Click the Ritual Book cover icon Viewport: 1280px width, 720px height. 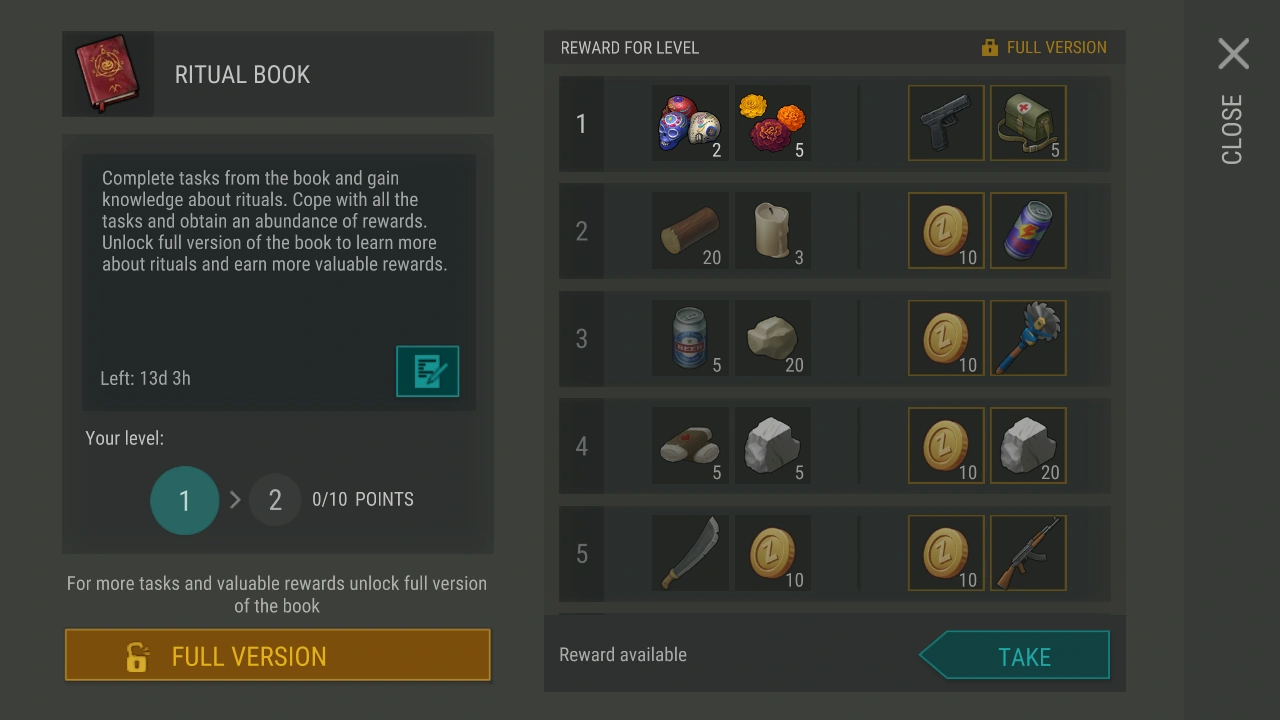(107, 73)
